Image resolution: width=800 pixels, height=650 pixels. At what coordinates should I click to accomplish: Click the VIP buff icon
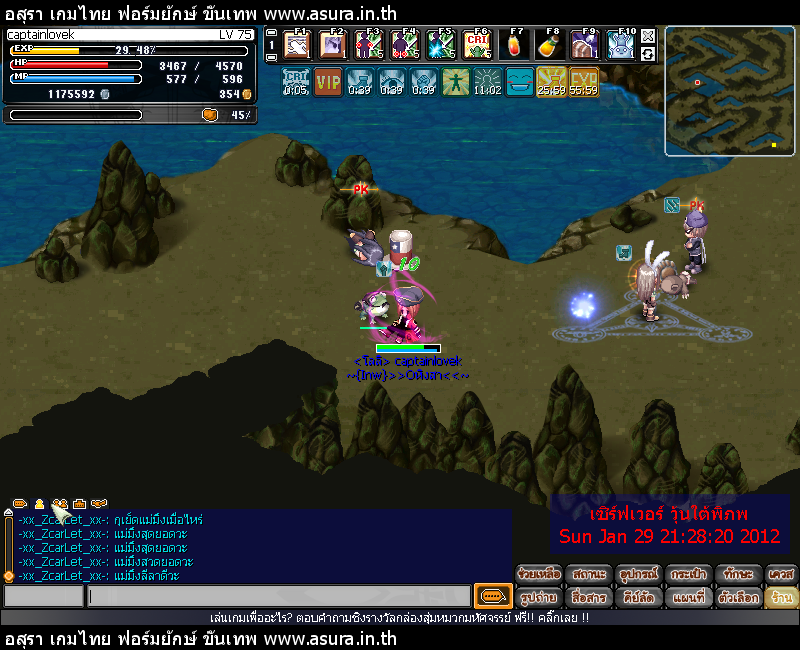point(328,81)
